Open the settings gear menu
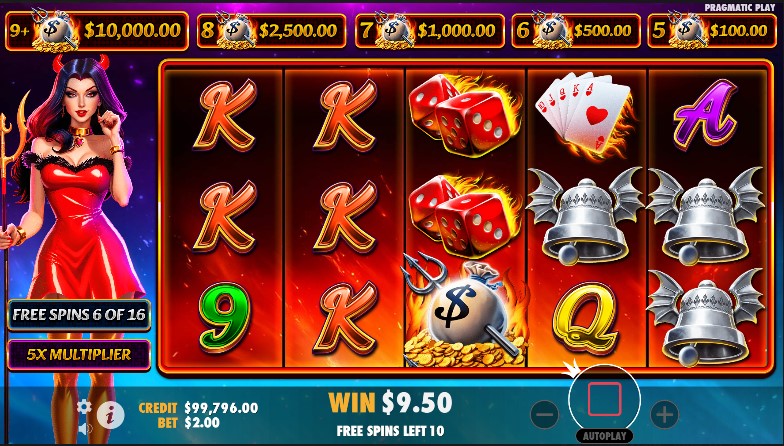The image size is (784, 446). click(x=84, y=407)
